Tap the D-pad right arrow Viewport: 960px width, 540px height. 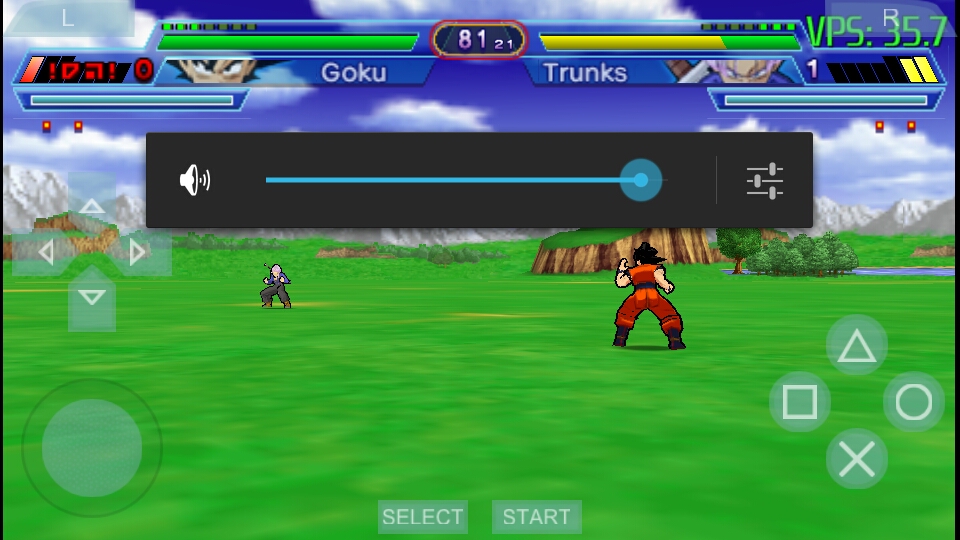click(139, 252)
